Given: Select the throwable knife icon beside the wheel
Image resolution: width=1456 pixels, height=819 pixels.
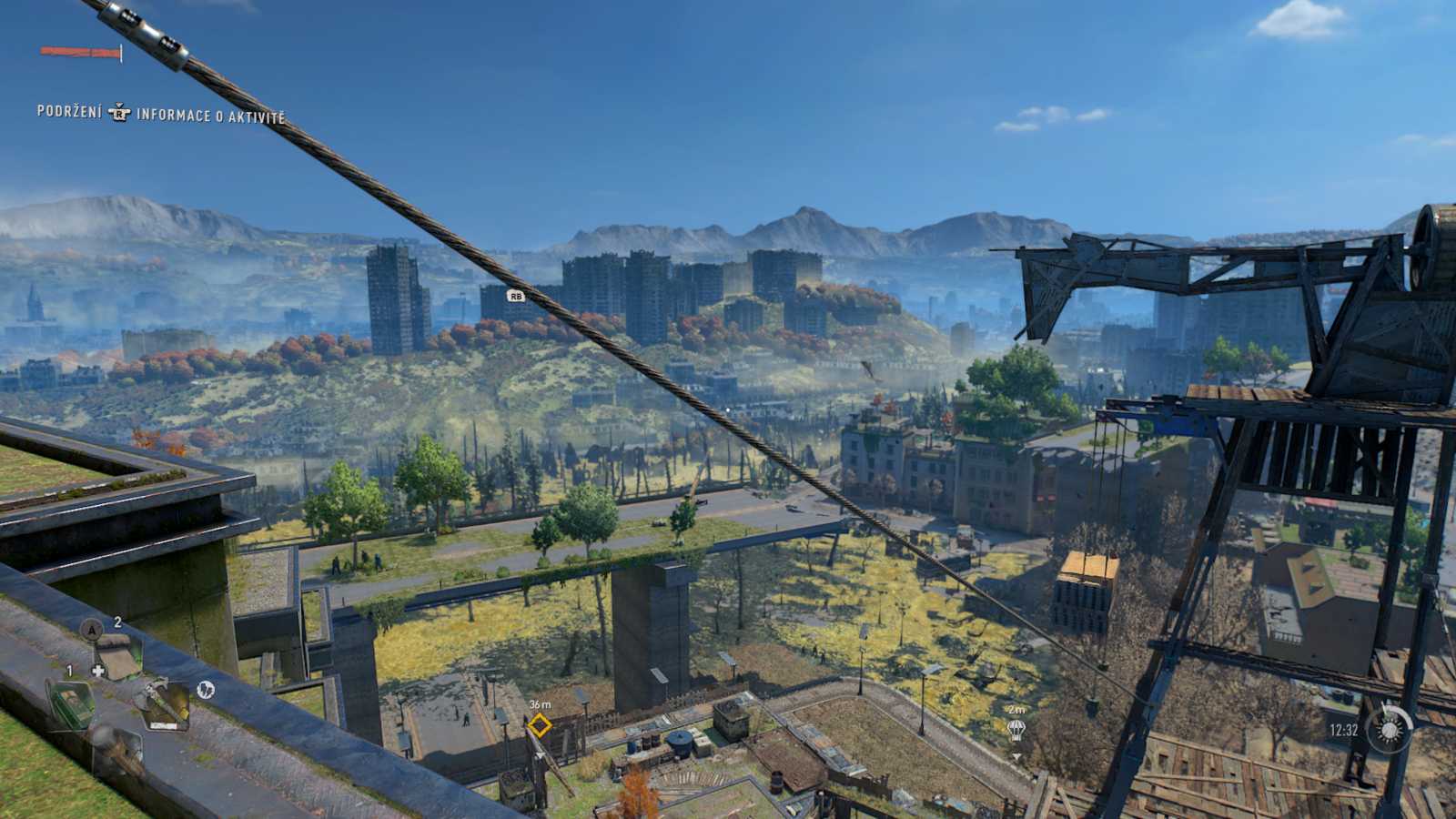Looking at the screenshot, I should 207,689.
